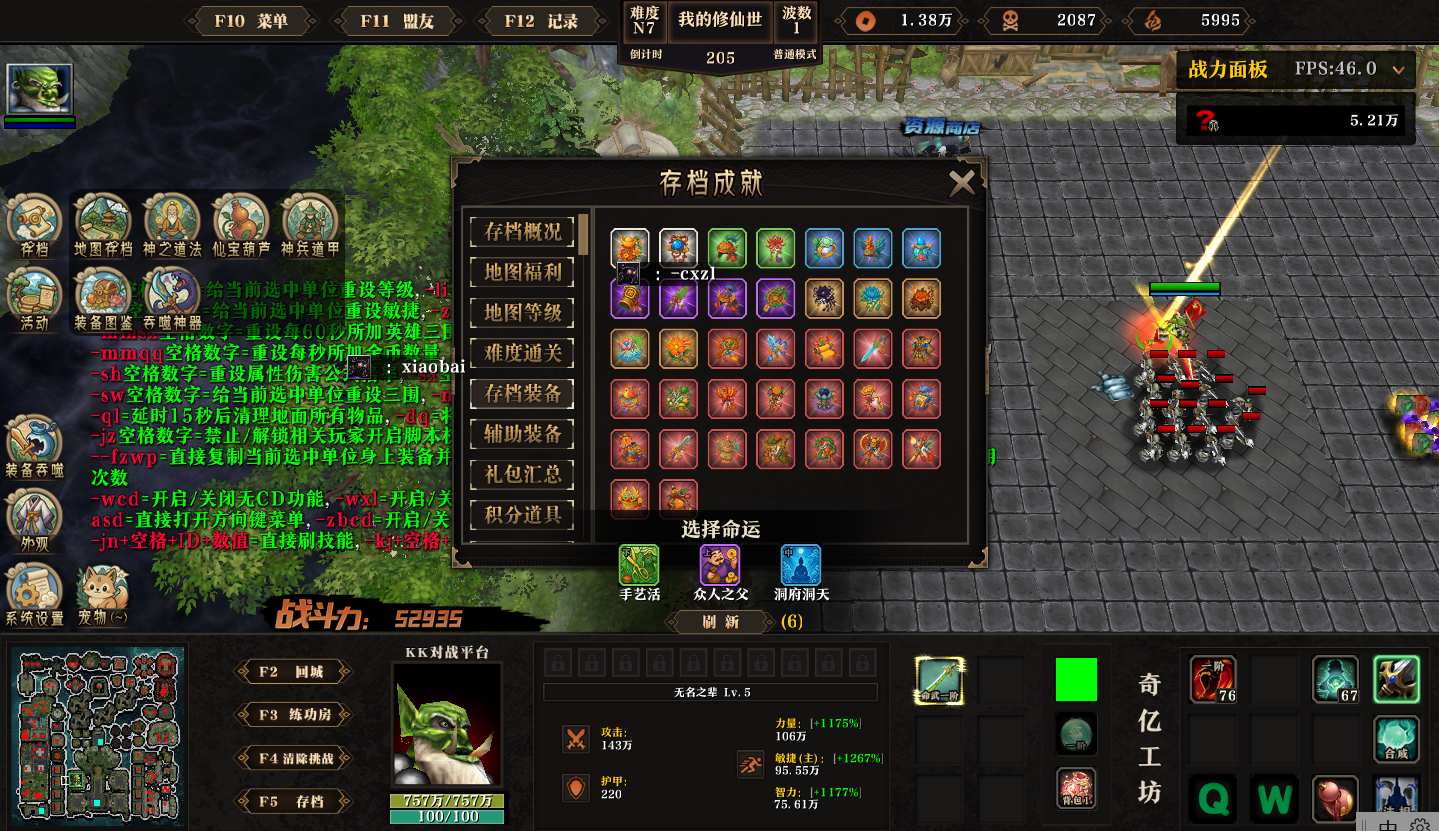Open the F10 菜单 menu
This screenshot has height=831, width=1439.
coord(257,21)
